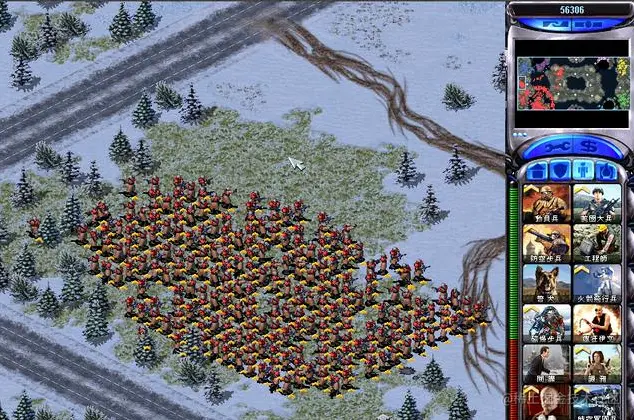The image size is (634, 420).
Task: Choose the Rocketeer build icon
Action: [595, 283]
